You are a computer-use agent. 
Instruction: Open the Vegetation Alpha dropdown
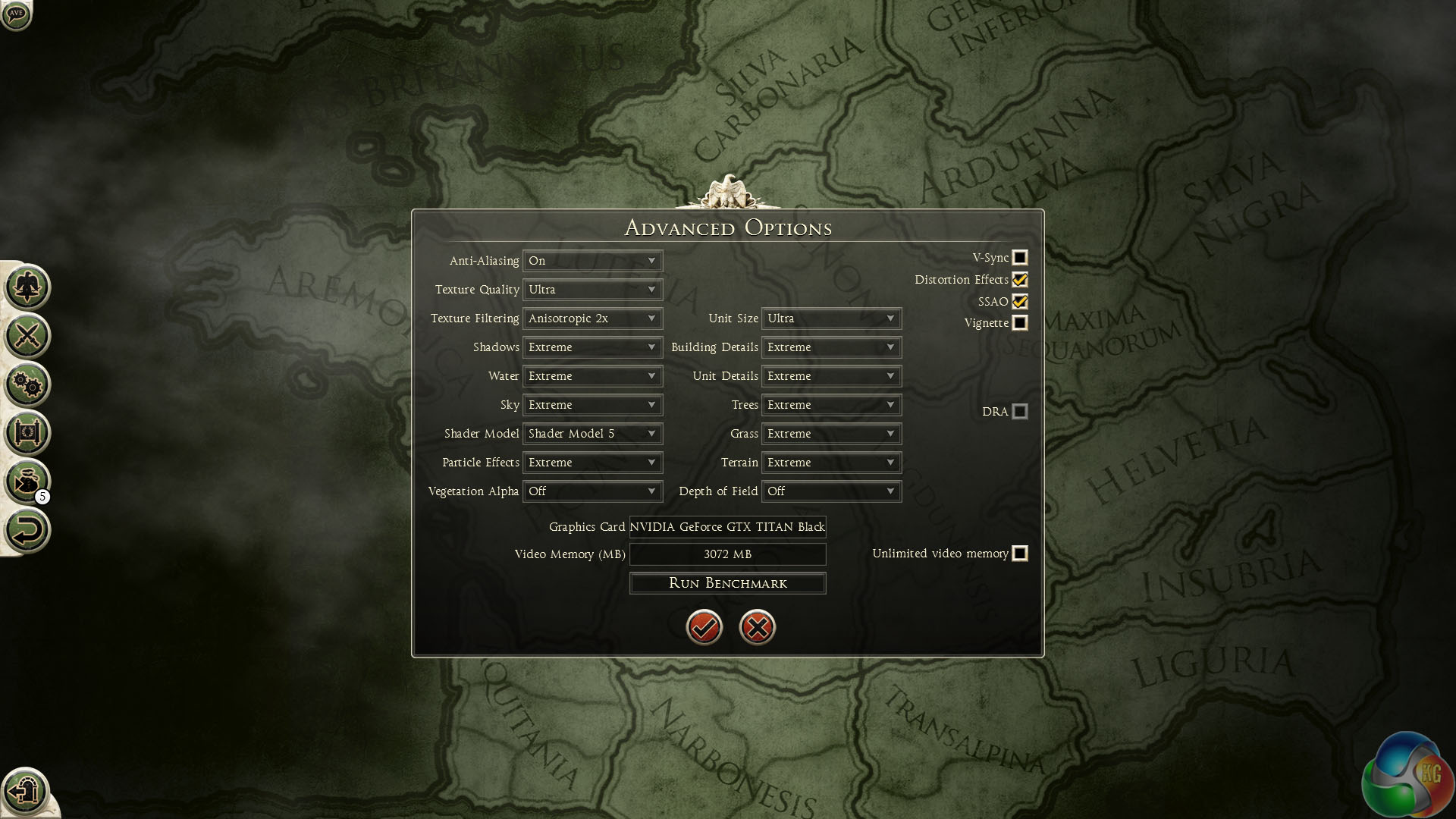point(592,491)
